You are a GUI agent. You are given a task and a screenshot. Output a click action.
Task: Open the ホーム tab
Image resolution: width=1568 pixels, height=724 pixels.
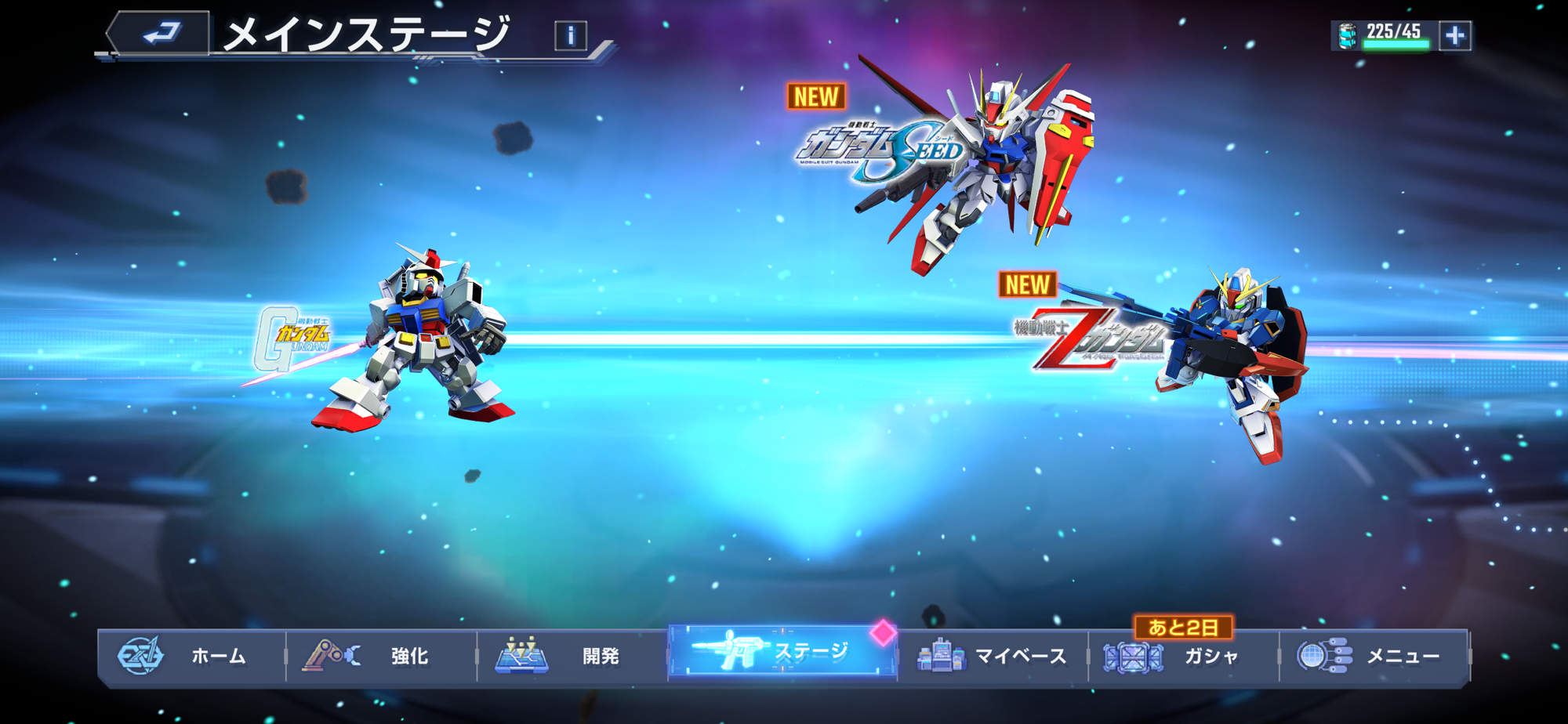192,656
